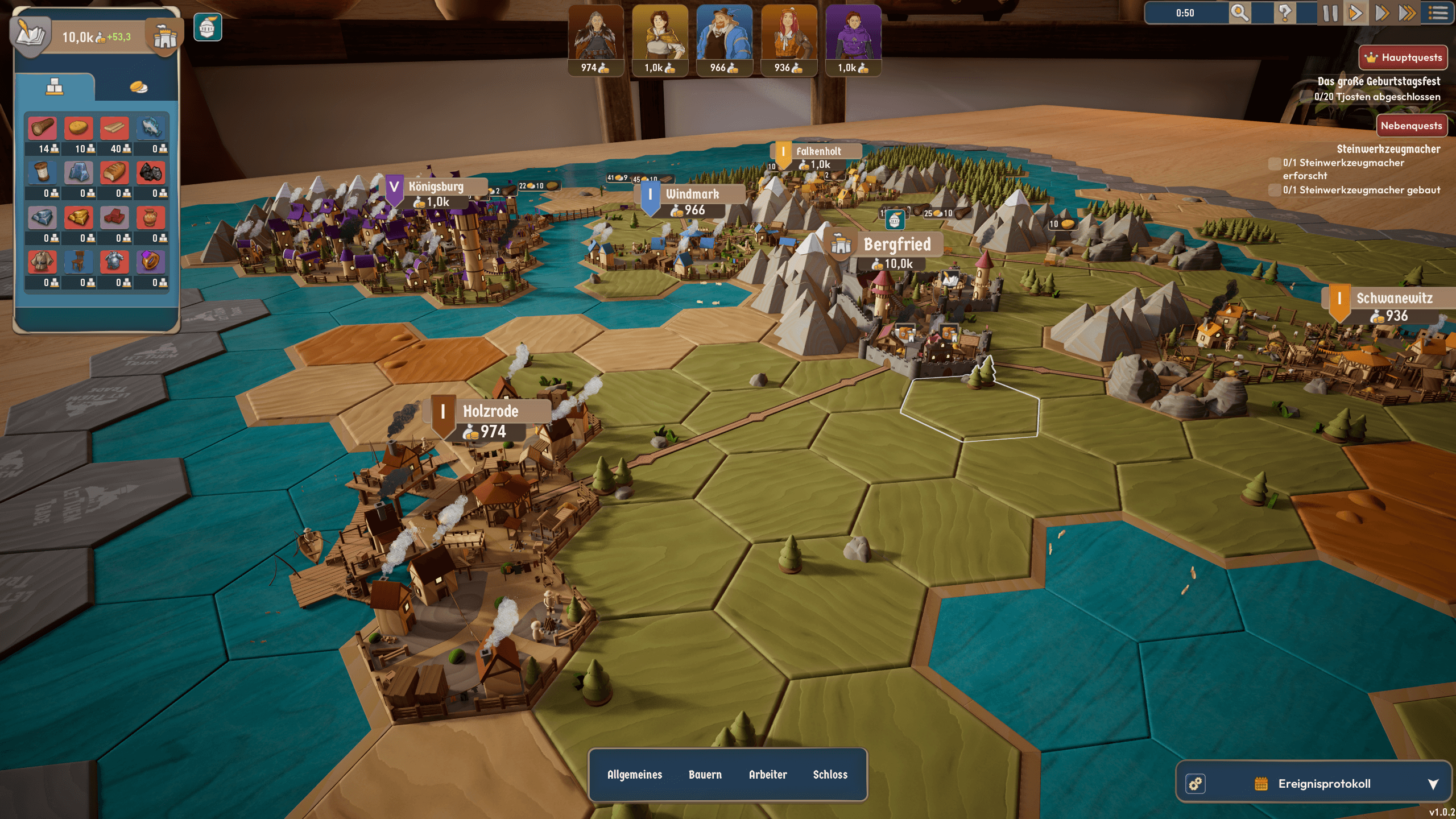Viewport: 1456px width, 819px height.
Task: Open the main menu list icon
Action: pos(1438,13)
